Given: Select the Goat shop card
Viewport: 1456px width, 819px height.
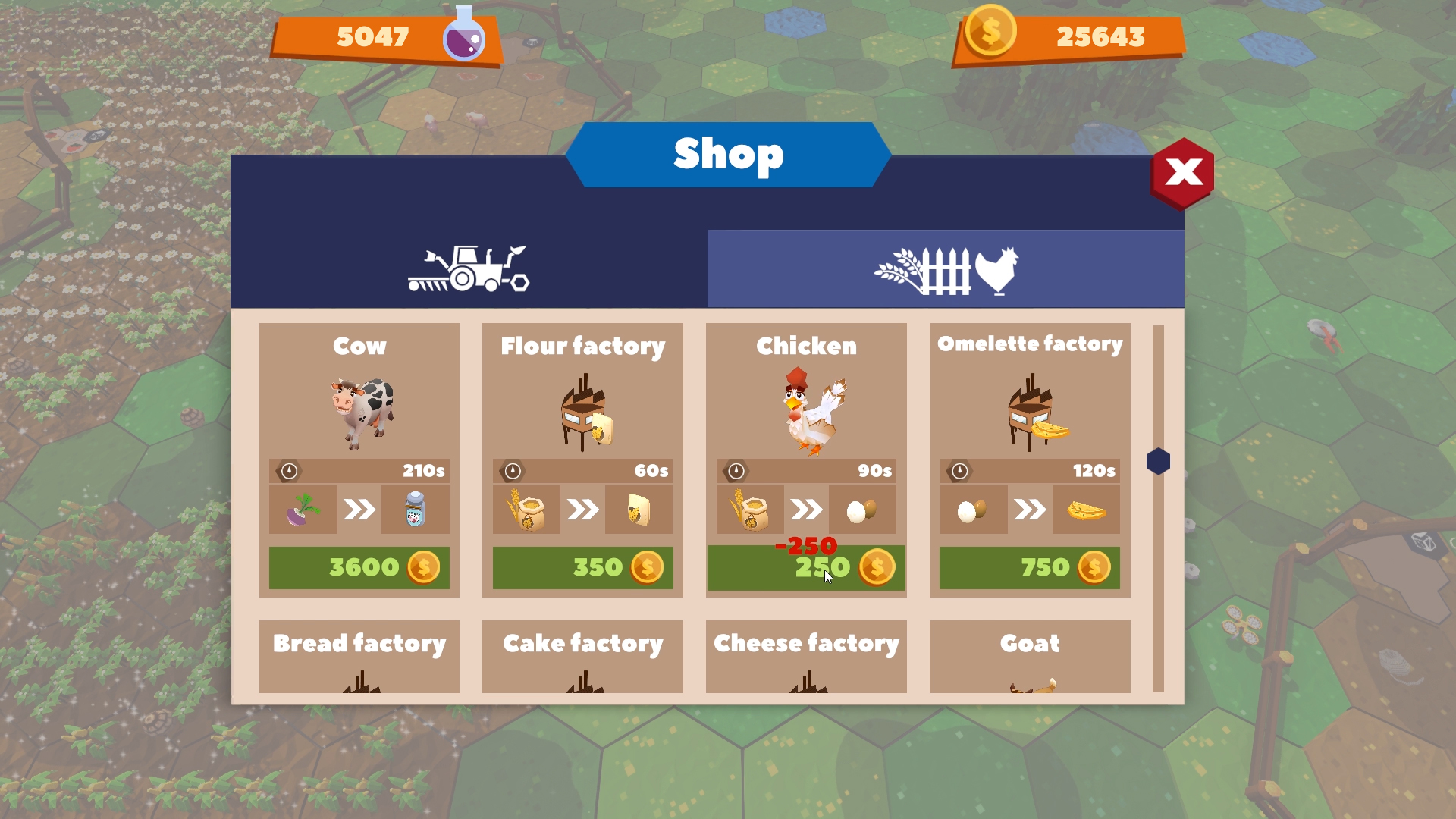Looking at the screenshot, I should (x=1029, y=656).
